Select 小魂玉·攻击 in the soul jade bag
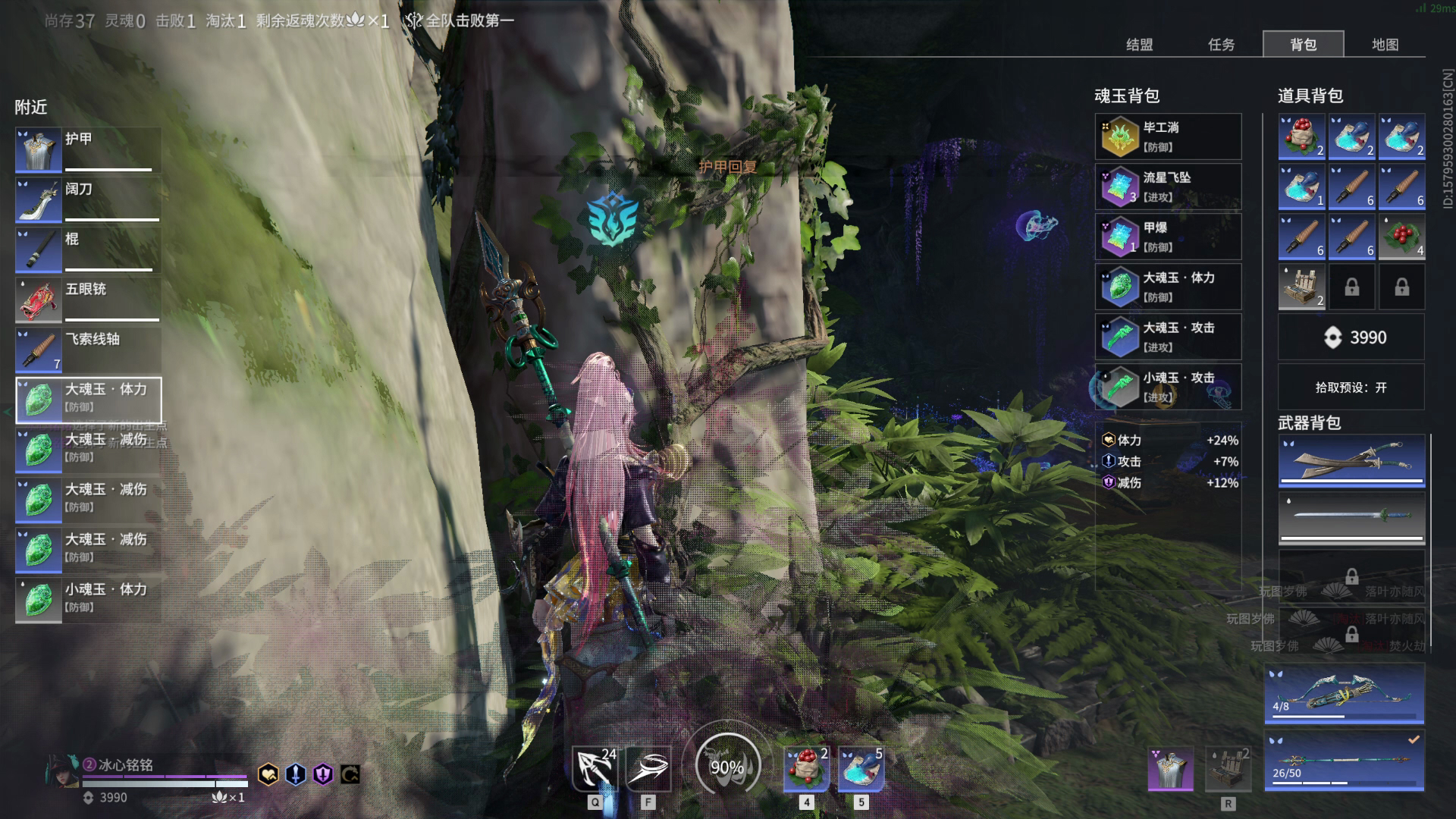Screen dimensions: 1456x819 1168,388
